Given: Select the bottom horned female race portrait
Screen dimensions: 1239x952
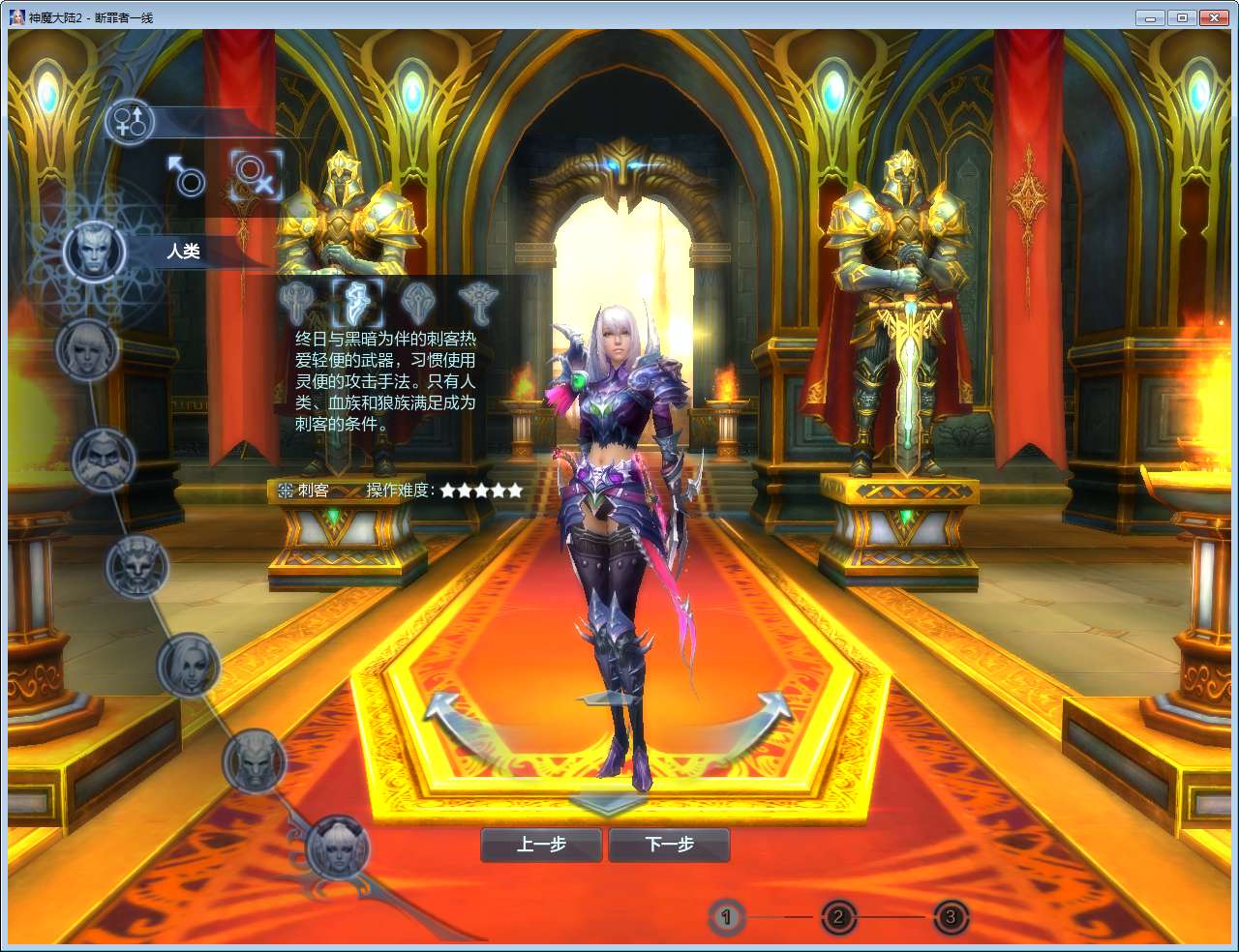Looking at the screenshot, I should [338, 848].
